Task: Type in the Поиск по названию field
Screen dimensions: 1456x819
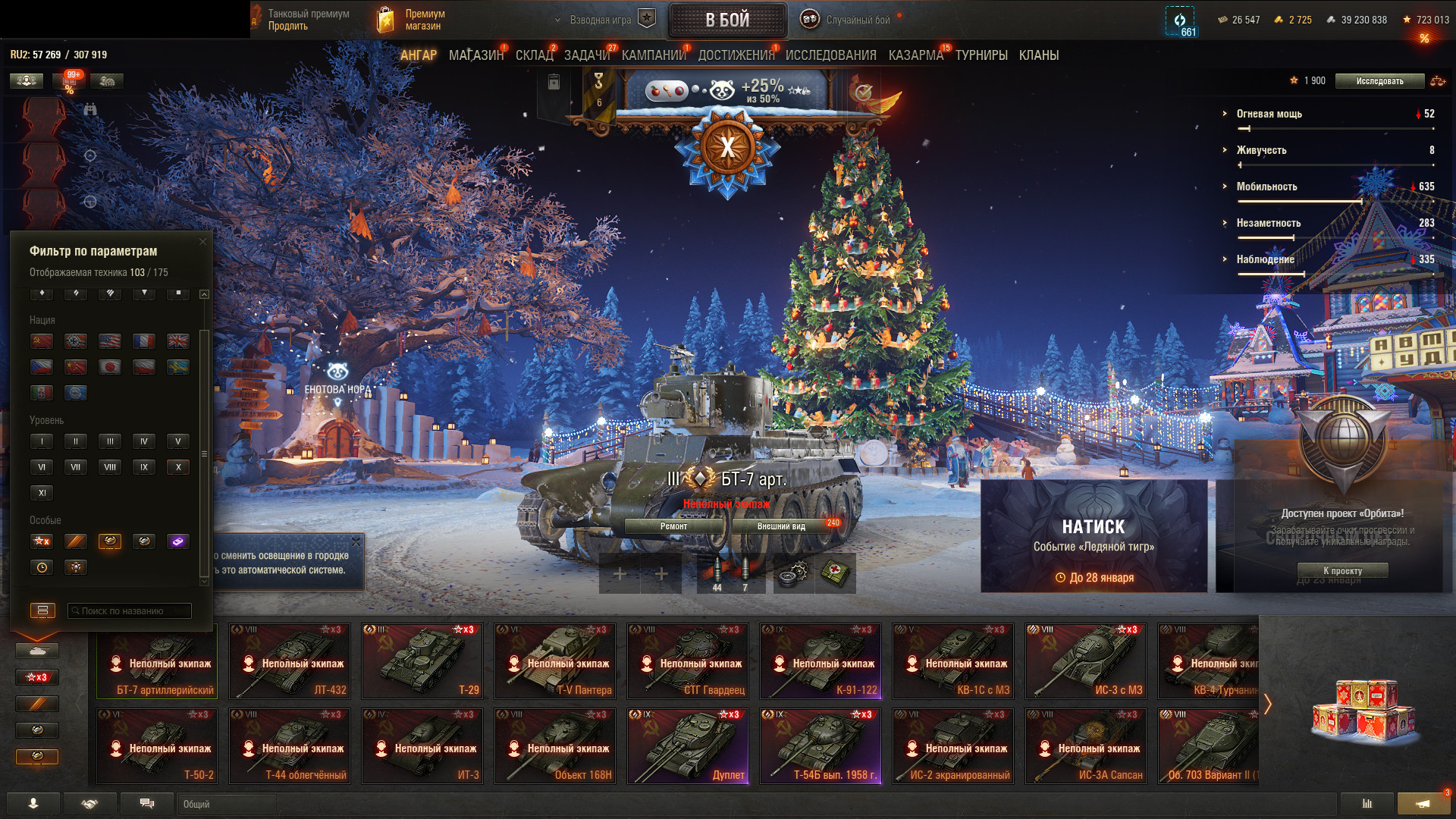Action: (x=130, y=611)
